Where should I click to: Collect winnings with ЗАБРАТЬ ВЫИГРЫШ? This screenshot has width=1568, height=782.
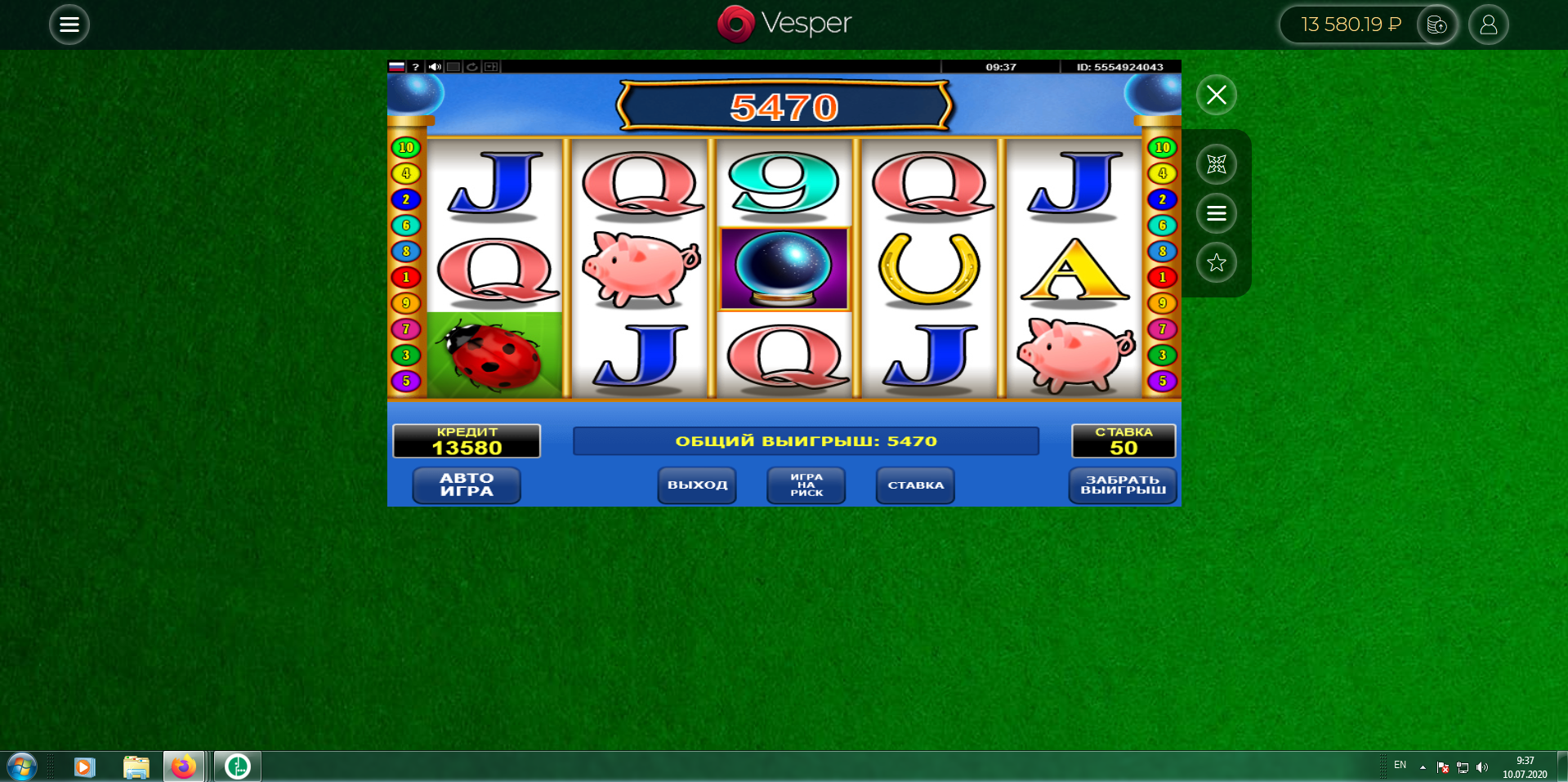(1123, 485)
